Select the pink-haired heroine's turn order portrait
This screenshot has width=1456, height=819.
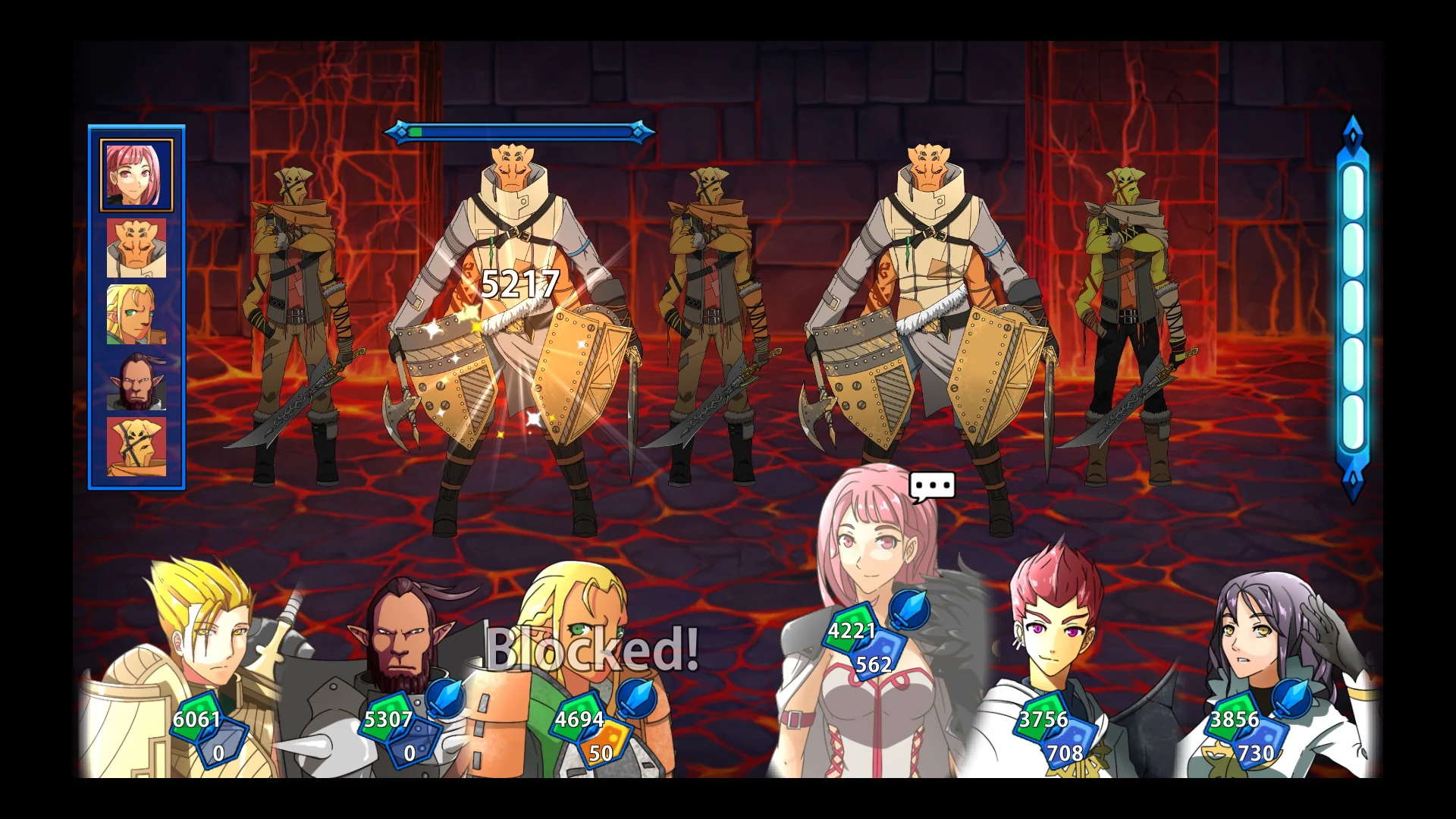pos(136,174)
